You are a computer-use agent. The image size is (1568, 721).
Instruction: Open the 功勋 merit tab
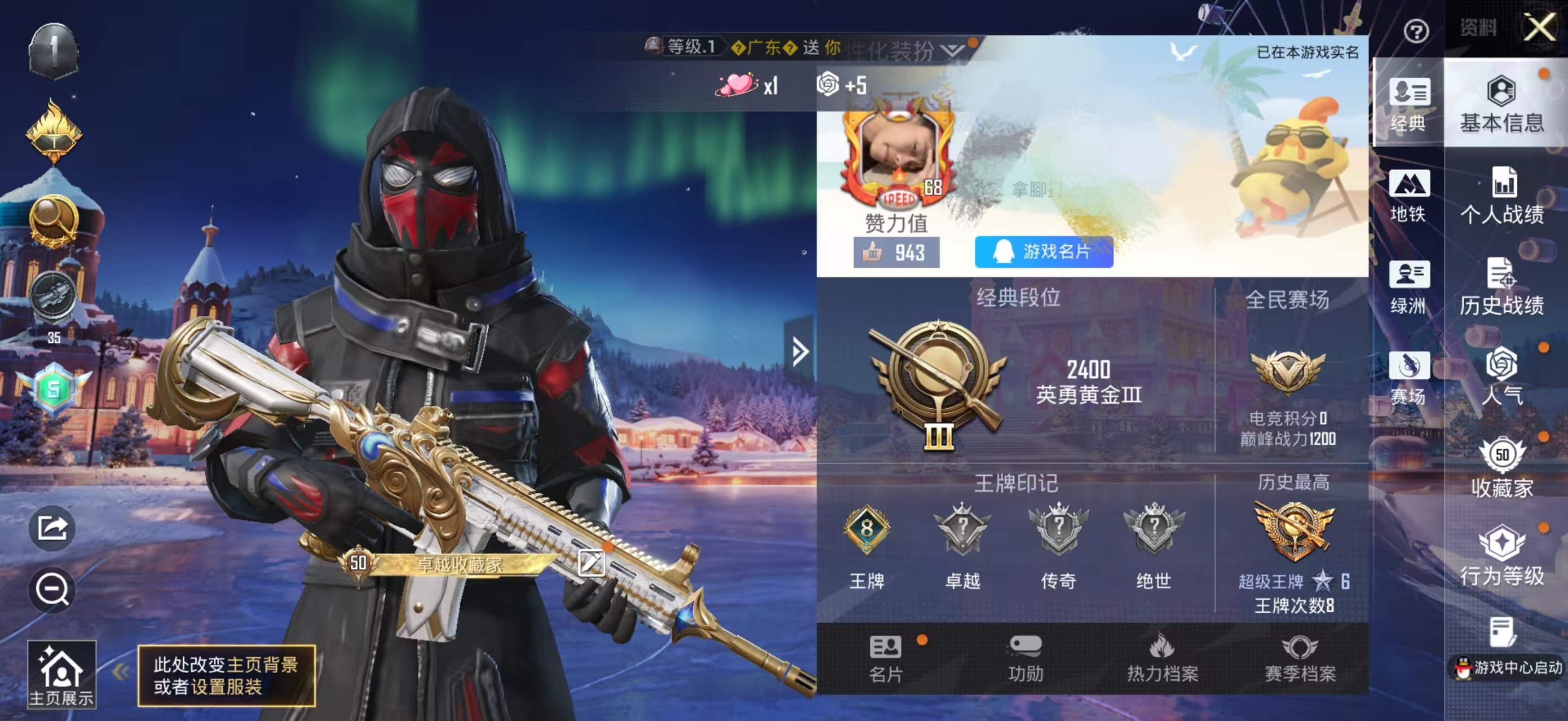[x=1026, y=658]
